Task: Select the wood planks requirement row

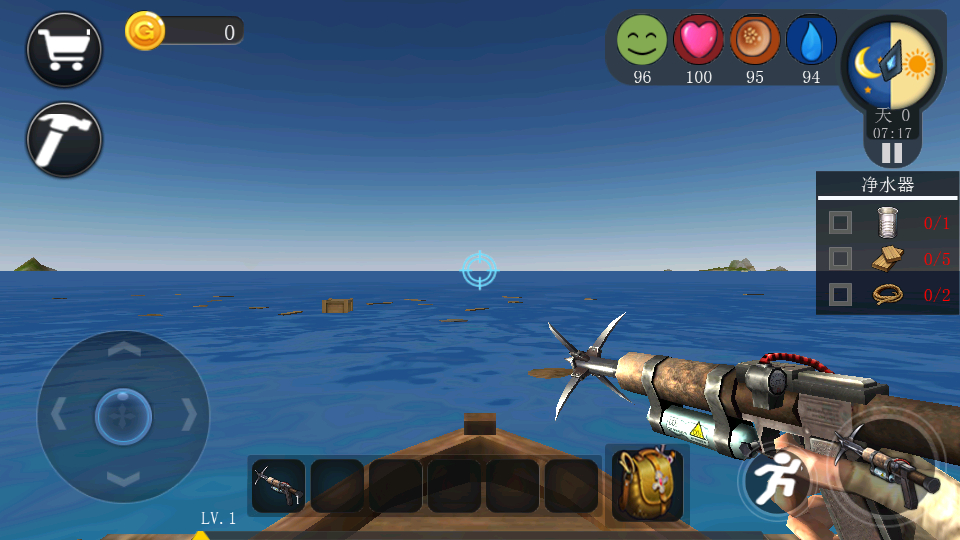Action: [887, 258]
